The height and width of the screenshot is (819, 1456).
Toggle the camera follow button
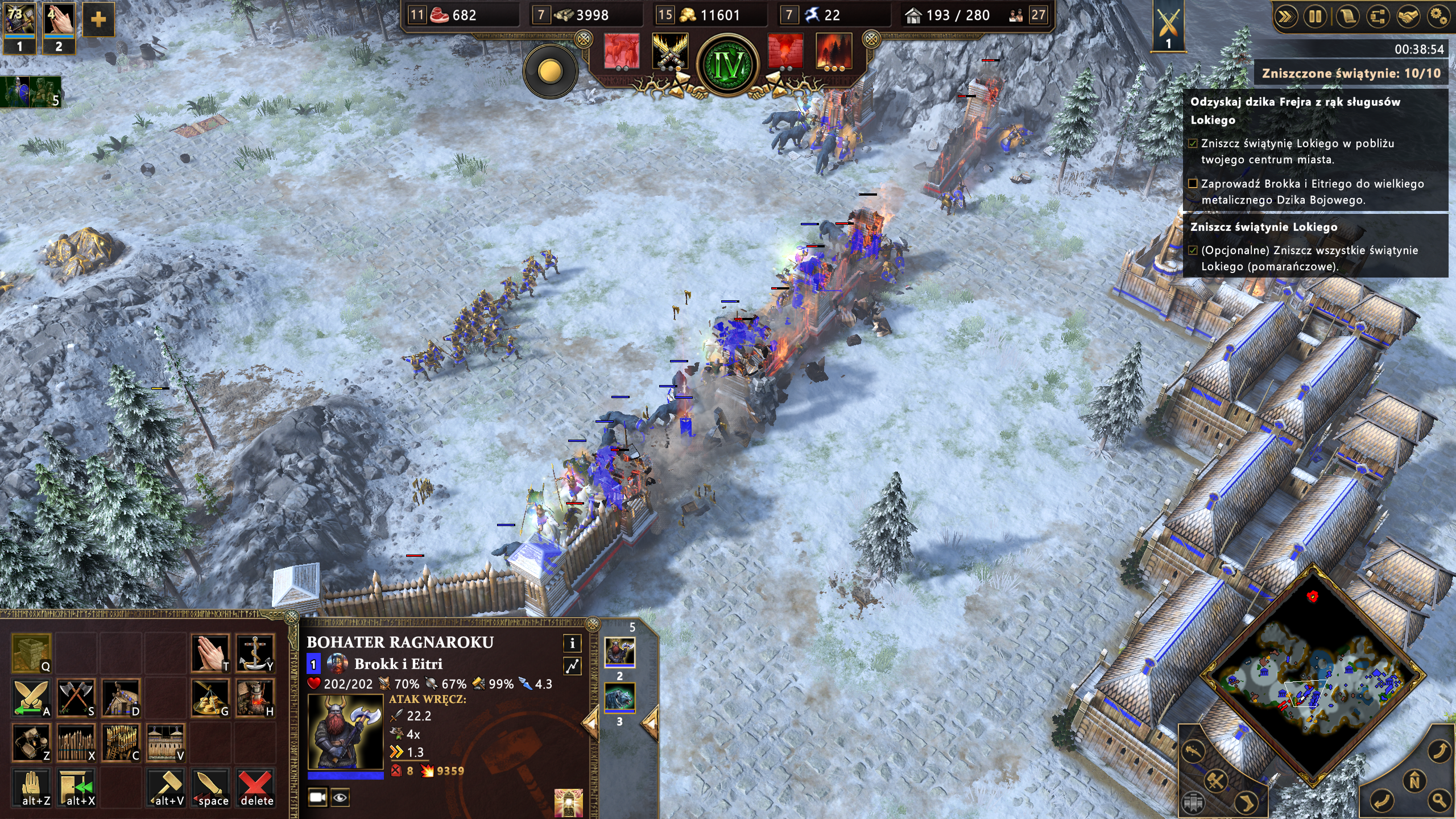[x=317, y=797]
